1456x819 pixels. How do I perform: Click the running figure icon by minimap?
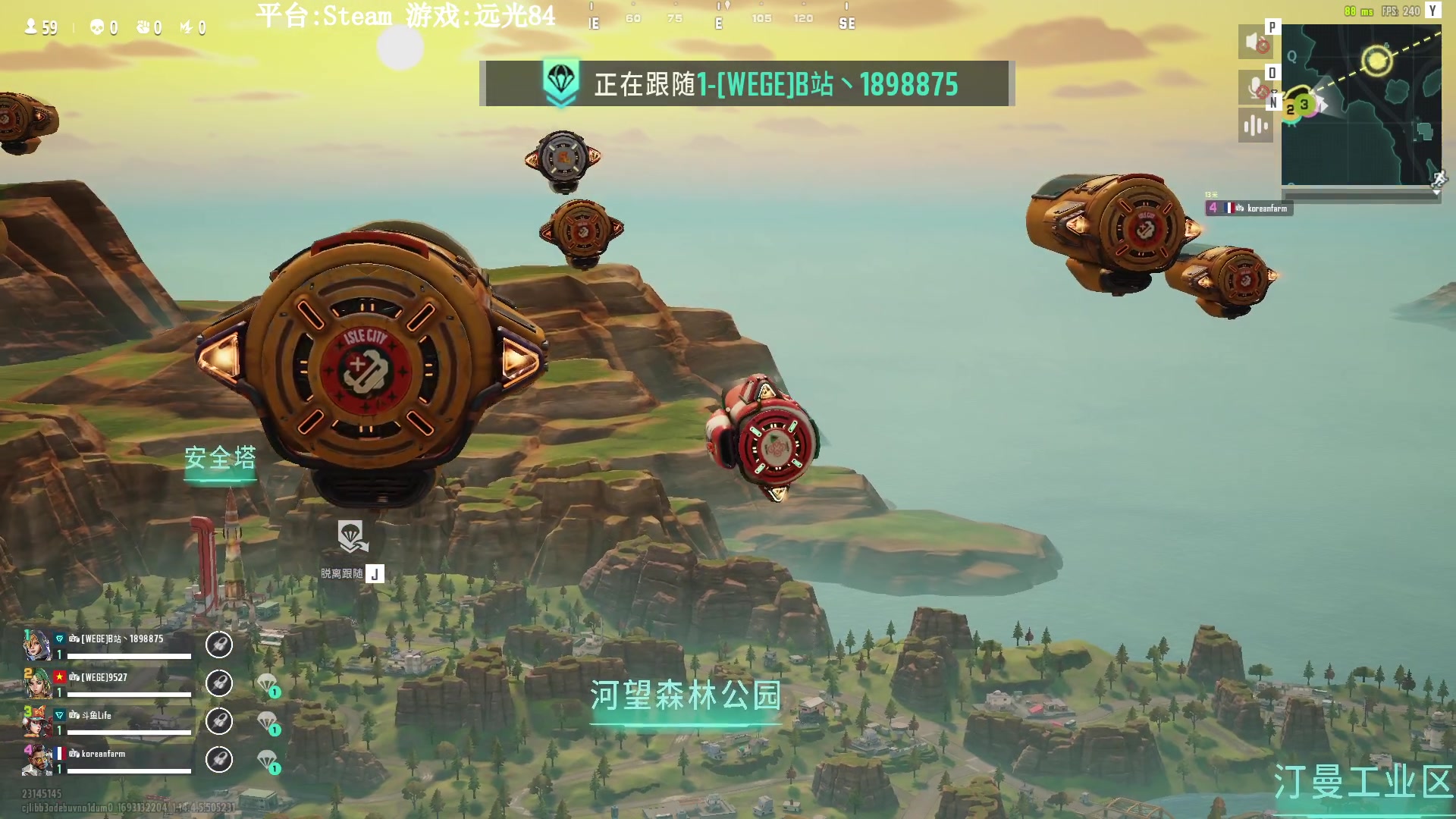pyautogui.click(x=1439, y=180)
